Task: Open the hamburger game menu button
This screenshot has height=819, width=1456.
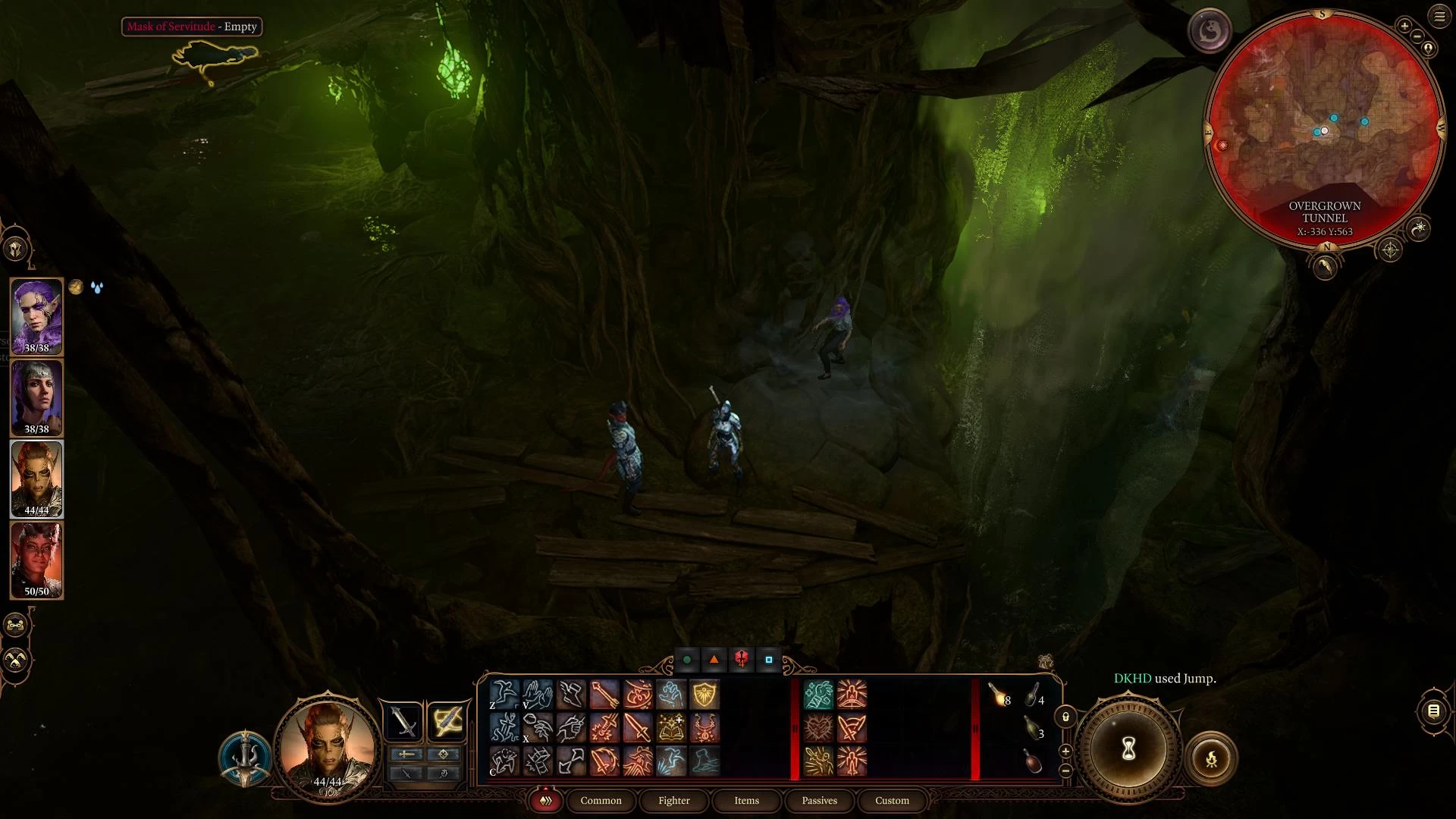Action: 1439,16
